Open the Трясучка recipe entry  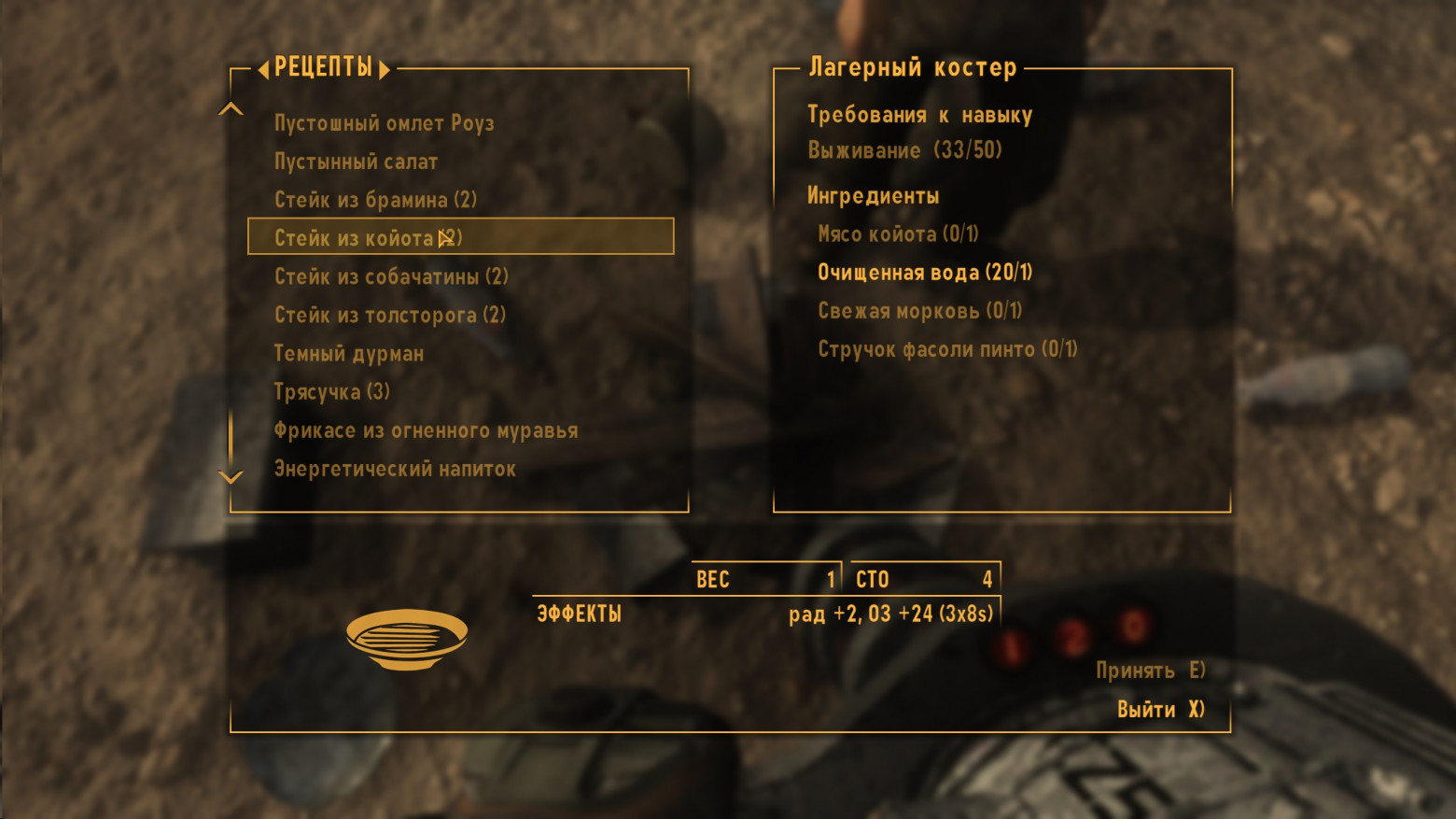(334, 391)
